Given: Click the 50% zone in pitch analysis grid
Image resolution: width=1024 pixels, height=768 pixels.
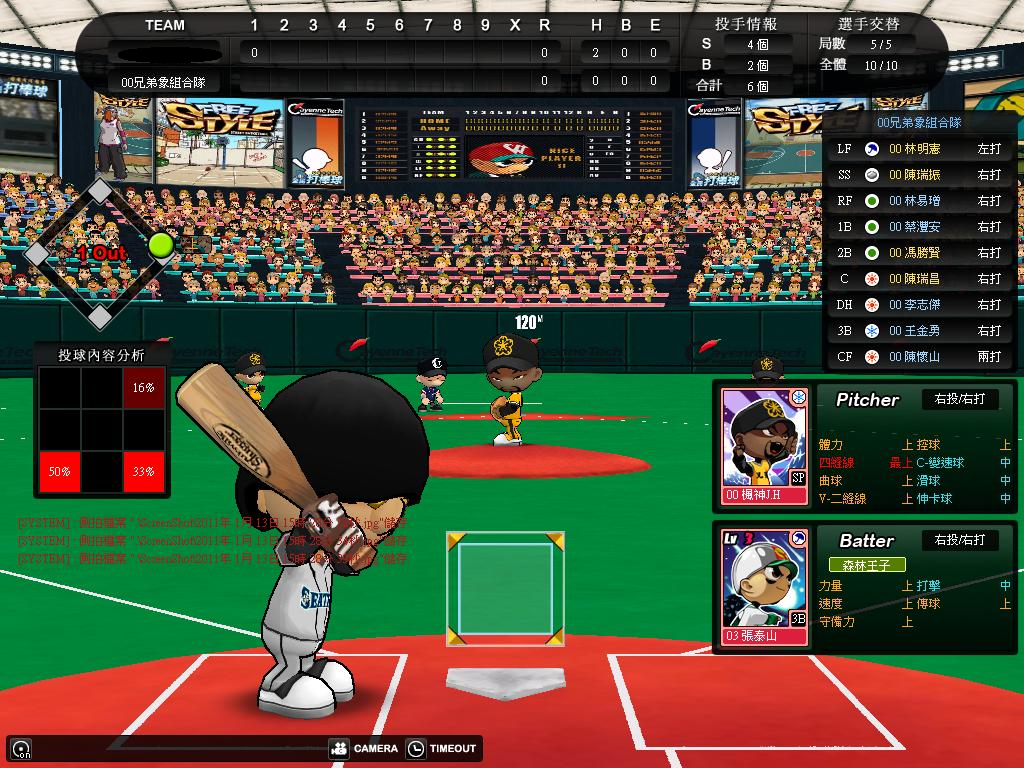Looking at the screenshot, I should click(59, 471).
